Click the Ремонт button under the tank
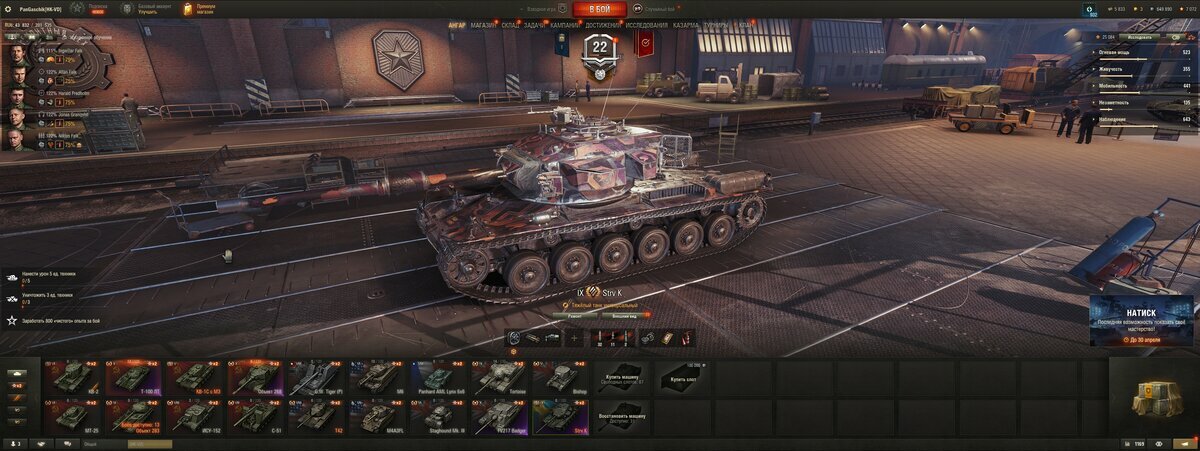This screenshot has width=1200, height=451. tap(575, 315)
